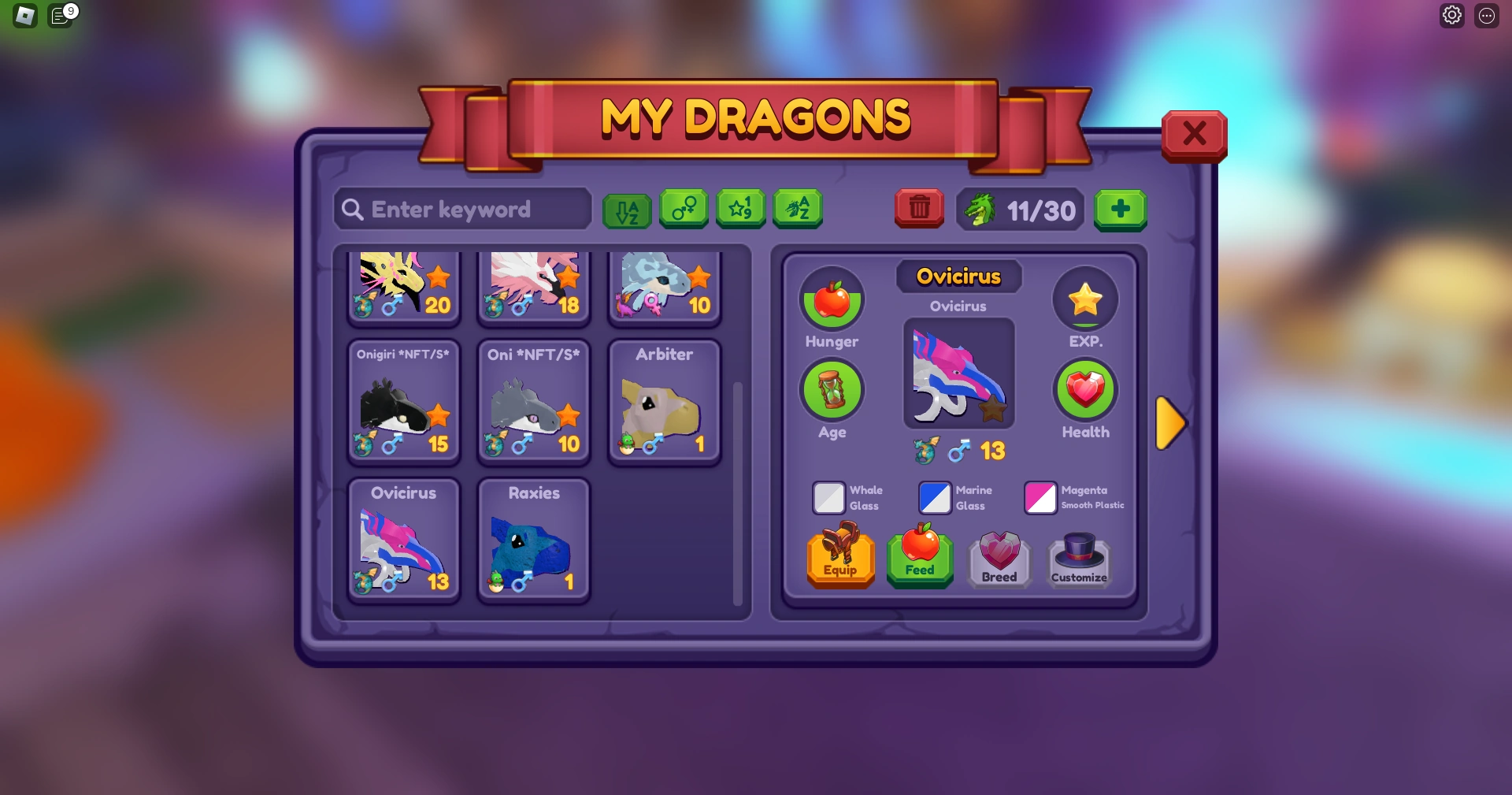Viewport: 1512px width, 795px height.
Task: Sort dragons by species A-Z
Action: coord(798,209)
